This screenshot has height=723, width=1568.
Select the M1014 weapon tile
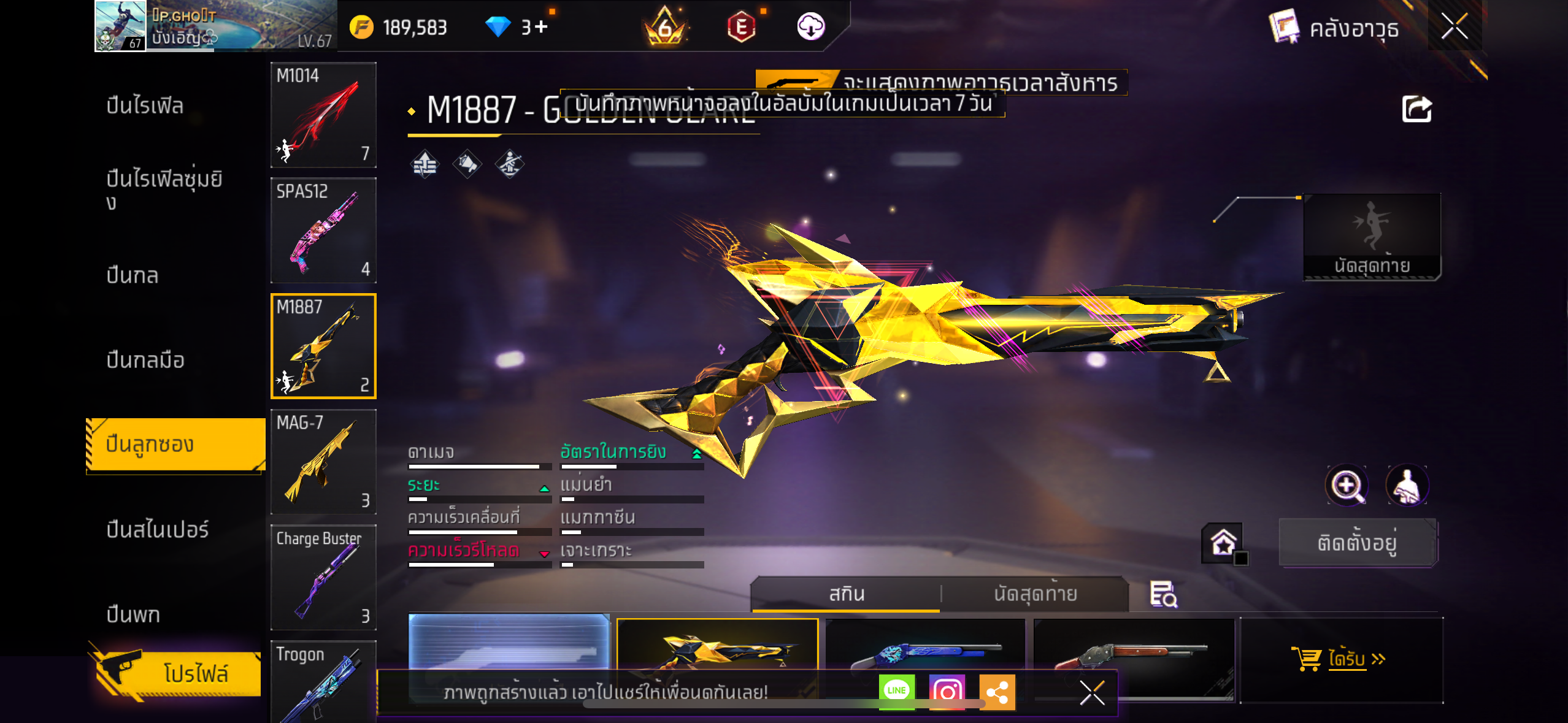(323, 115)
